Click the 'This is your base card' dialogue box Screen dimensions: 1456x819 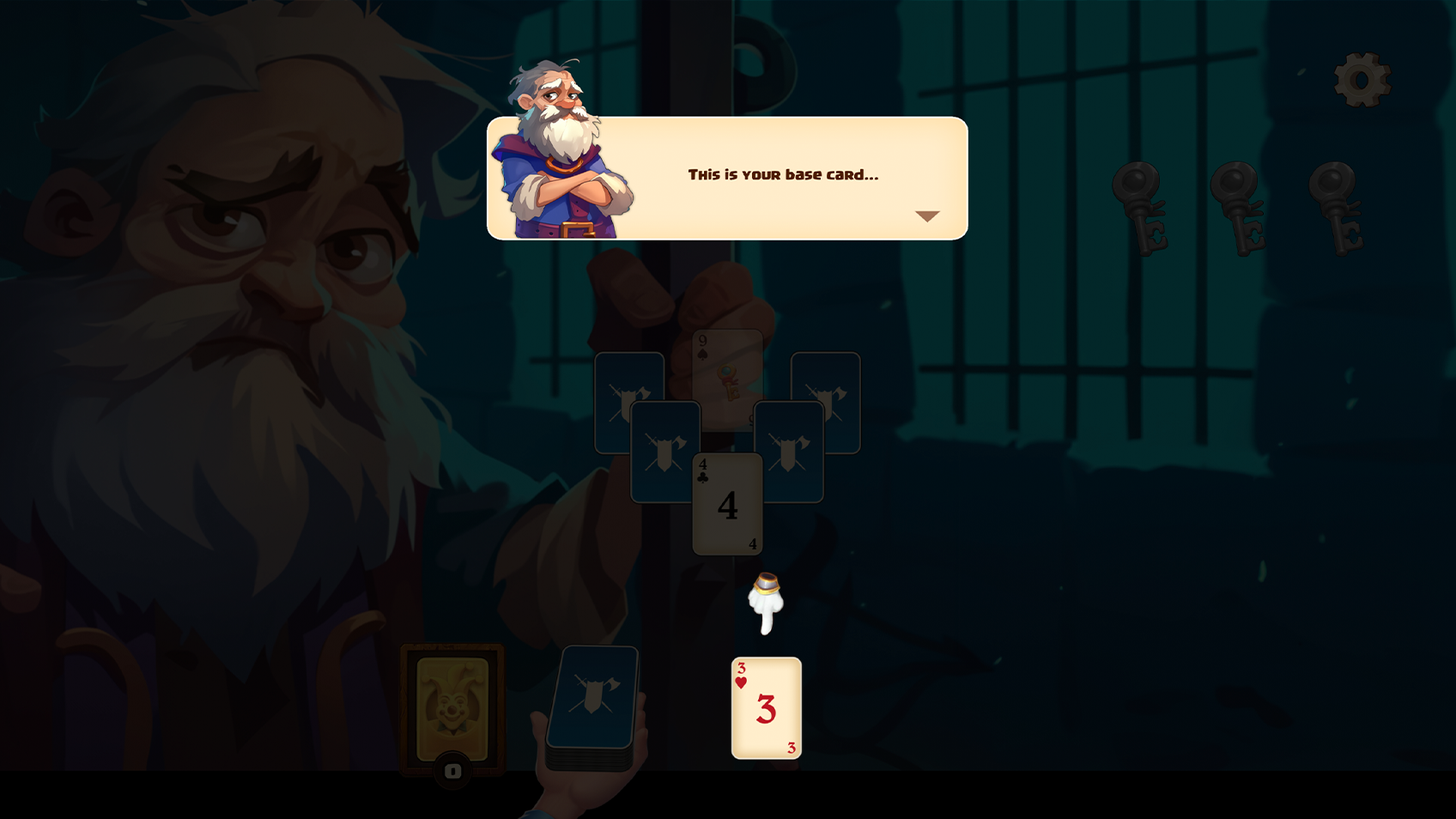tap(782, 174)
